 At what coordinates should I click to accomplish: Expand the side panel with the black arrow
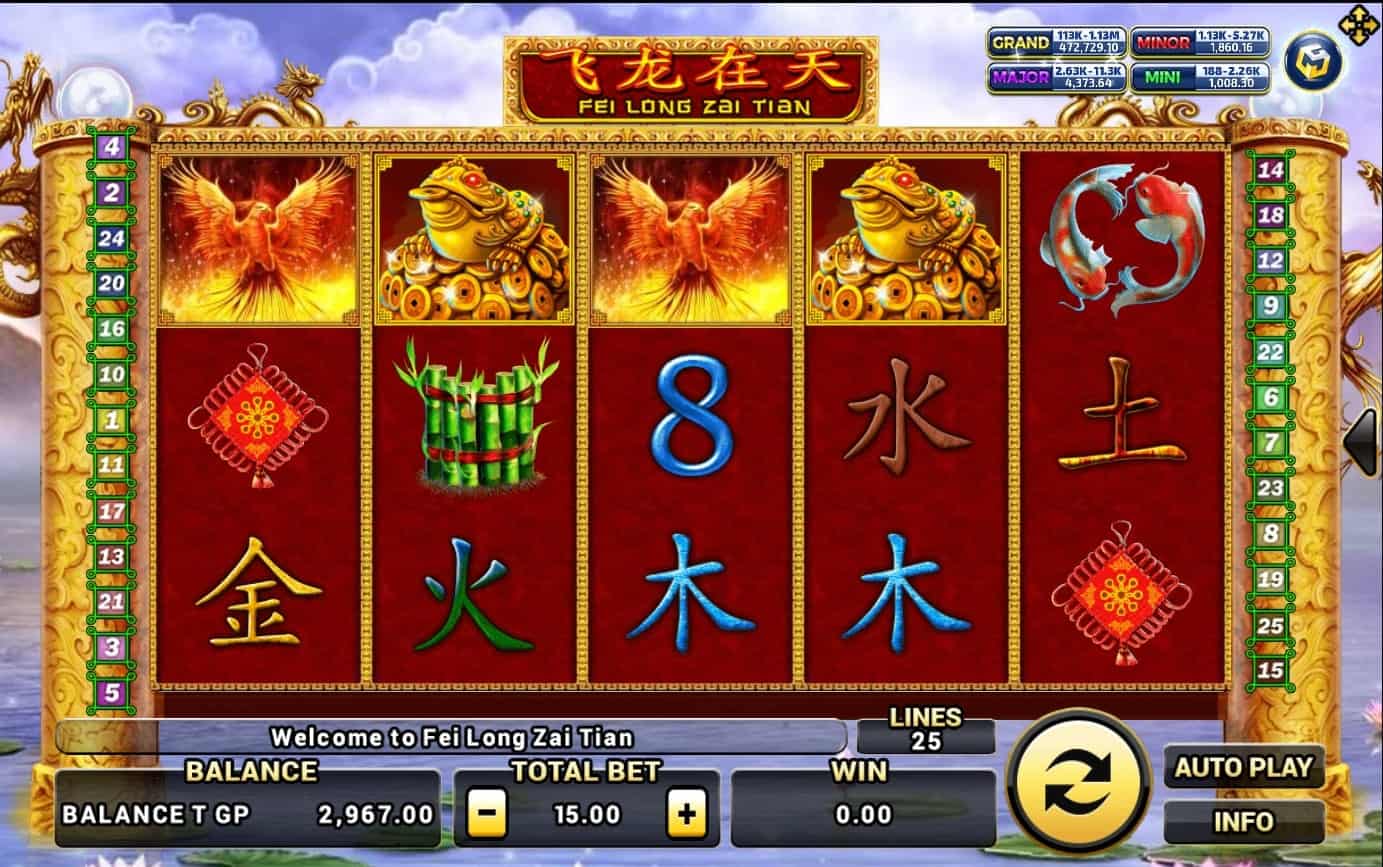pos(1361,441)
